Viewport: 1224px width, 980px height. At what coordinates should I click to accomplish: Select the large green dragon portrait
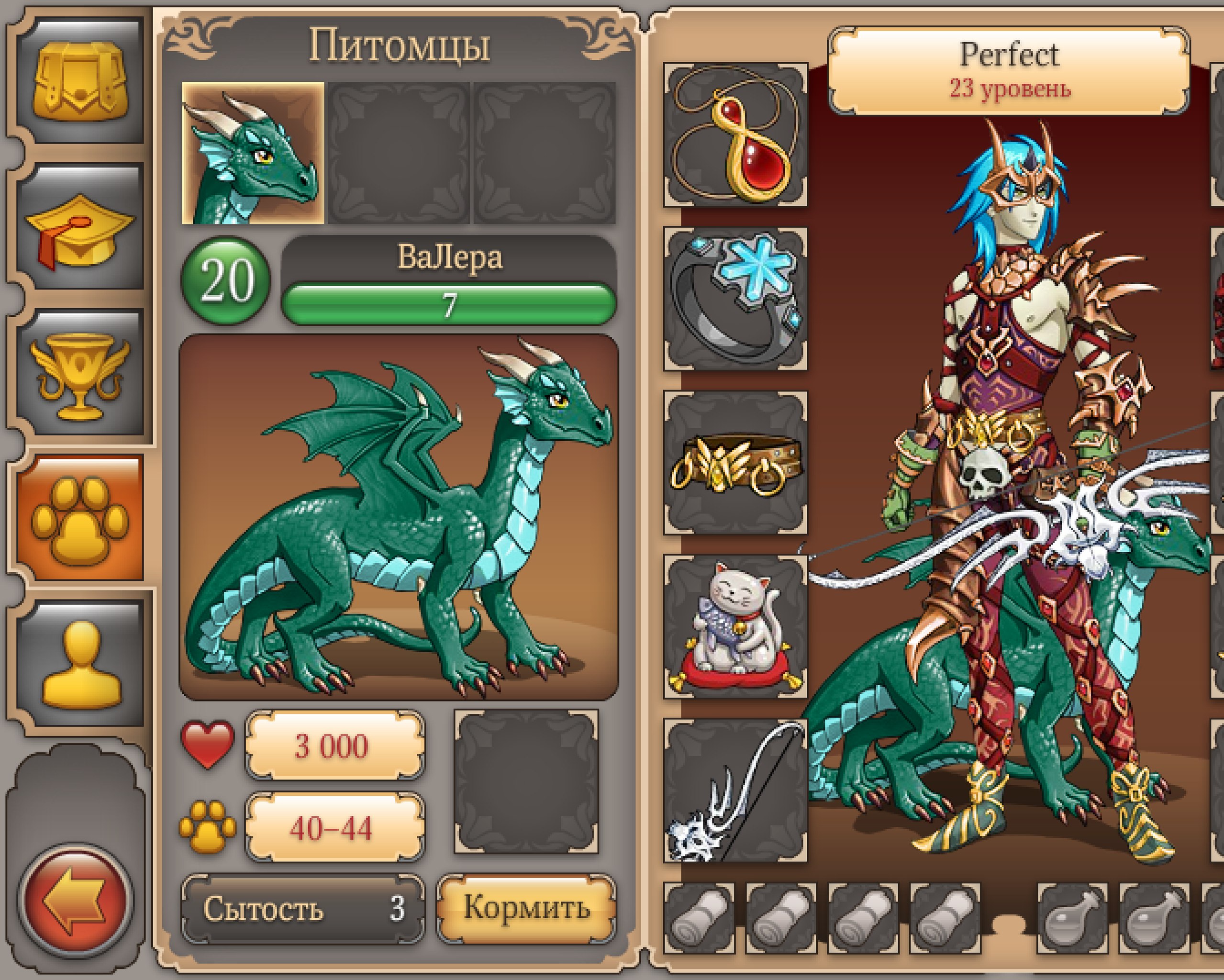pyautogui.click(x=399, y=517)
